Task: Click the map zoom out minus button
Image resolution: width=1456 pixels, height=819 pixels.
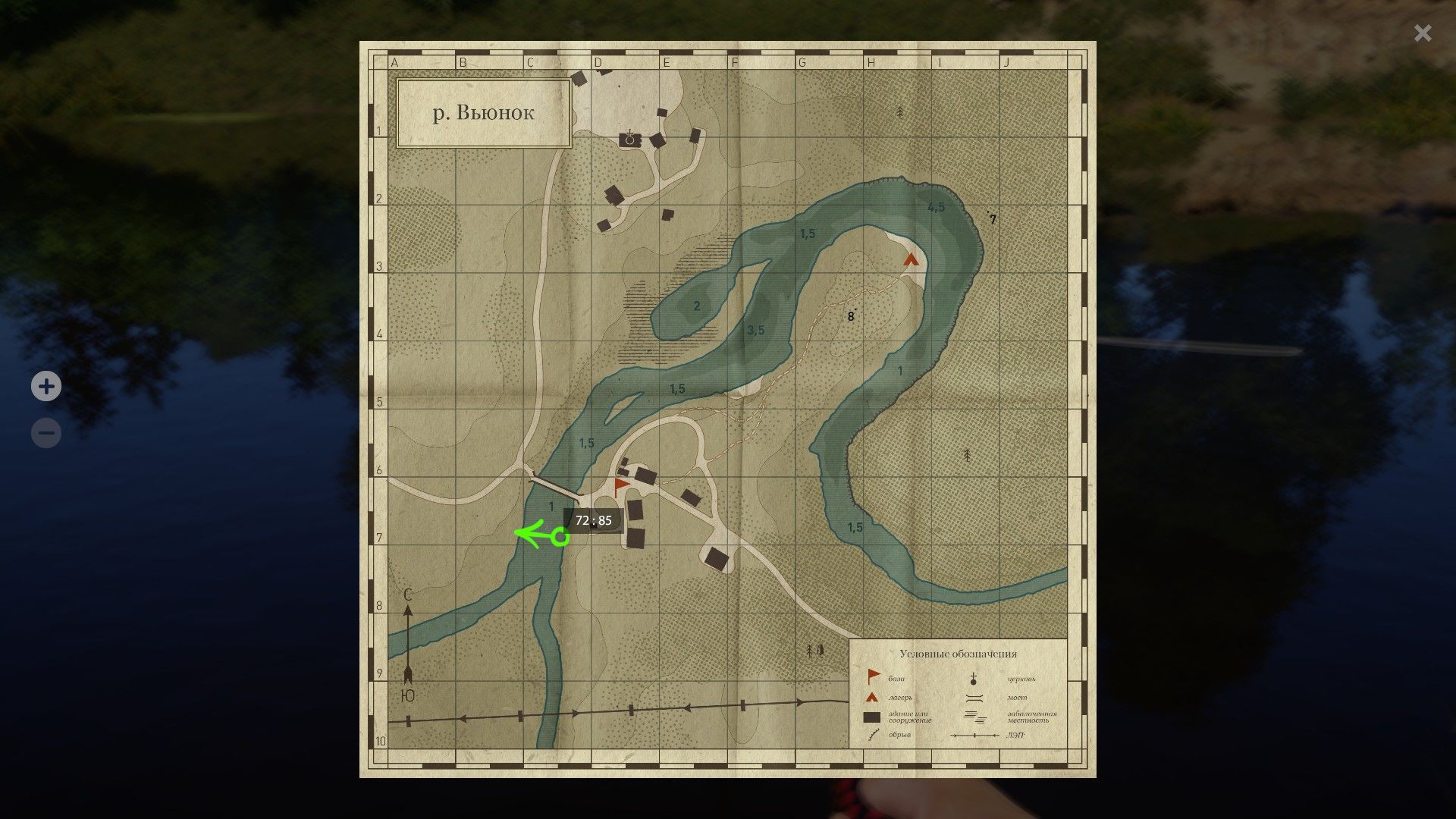Action: 45,432
